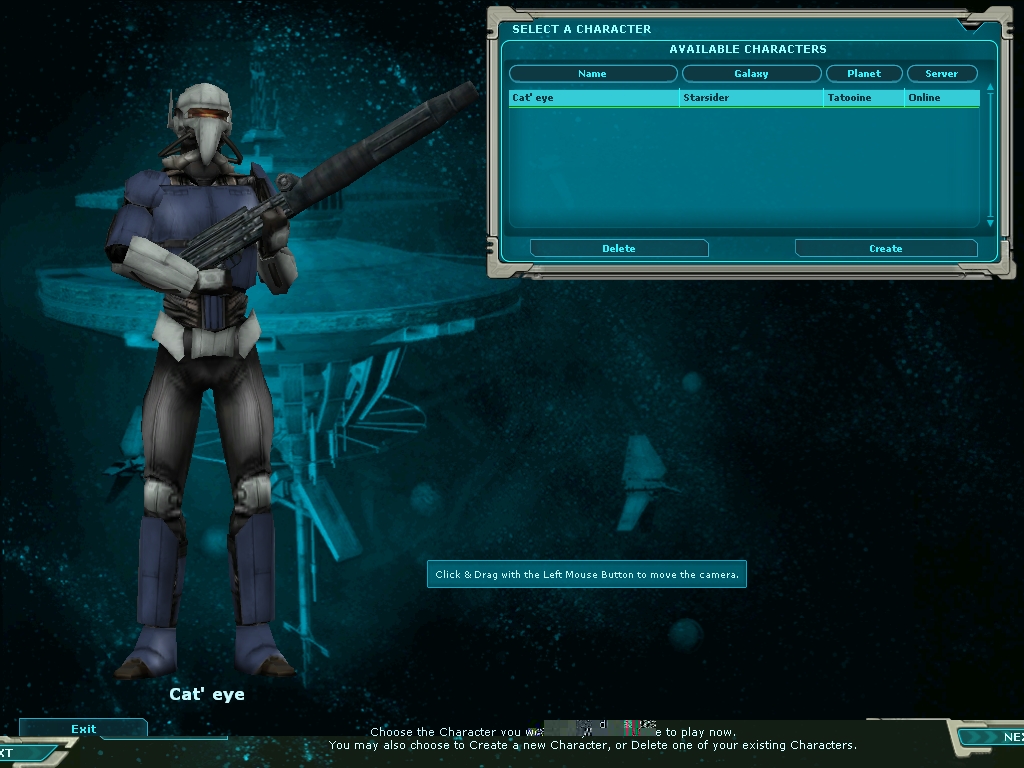Exit the character select screen
1024x768 pixels.
83,729
